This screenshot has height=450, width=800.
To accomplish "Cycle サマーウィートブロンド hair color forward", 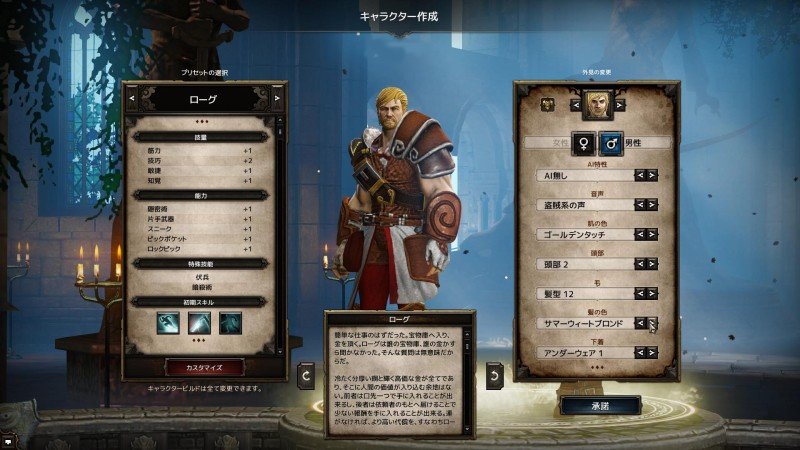I will (653, 323).
